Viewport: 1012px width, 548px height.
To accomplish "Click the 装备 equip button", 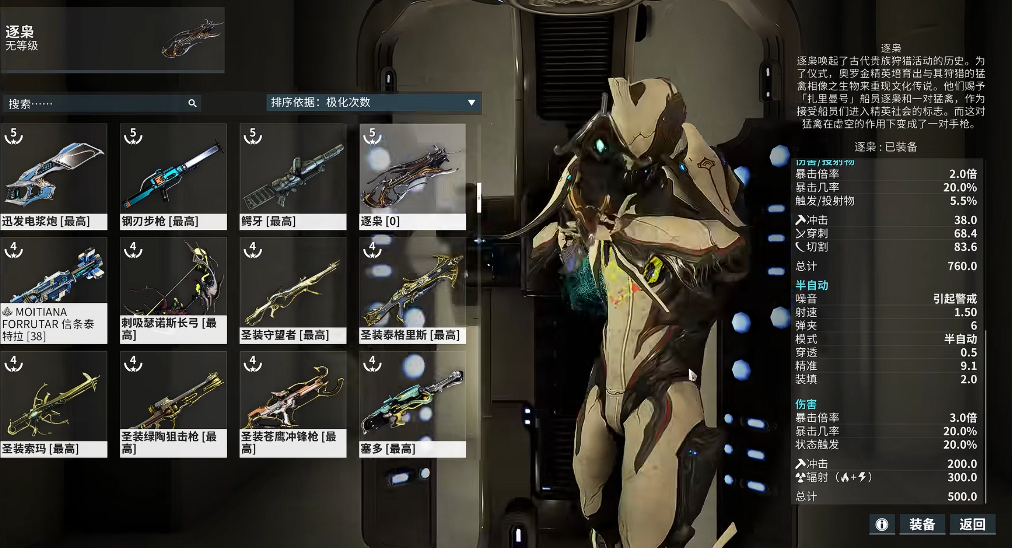I will (922, 524).
